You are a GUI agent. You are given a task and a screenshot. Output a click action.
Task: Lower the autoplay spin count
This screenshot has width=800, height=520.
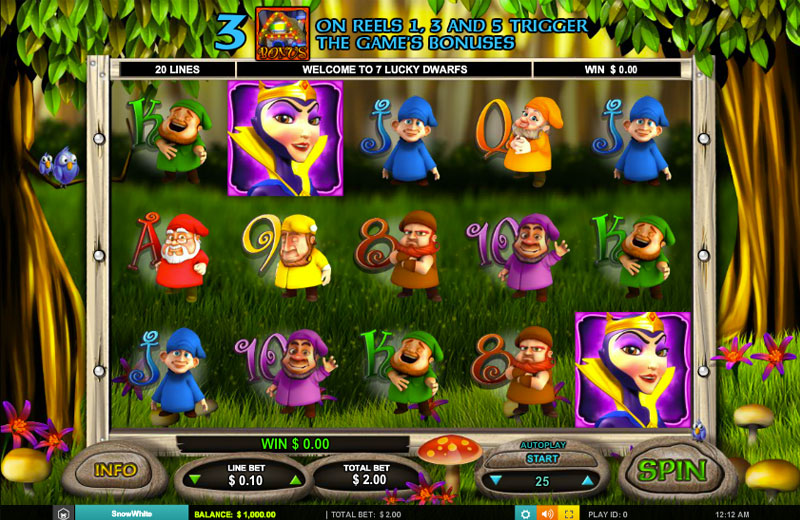click(496, 481)
